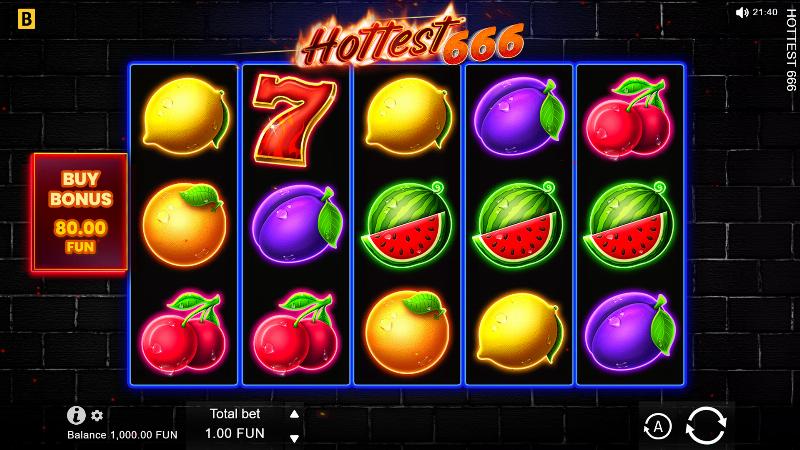
Task: Open settings via the gear icon
Action: (x=97, y=415)
